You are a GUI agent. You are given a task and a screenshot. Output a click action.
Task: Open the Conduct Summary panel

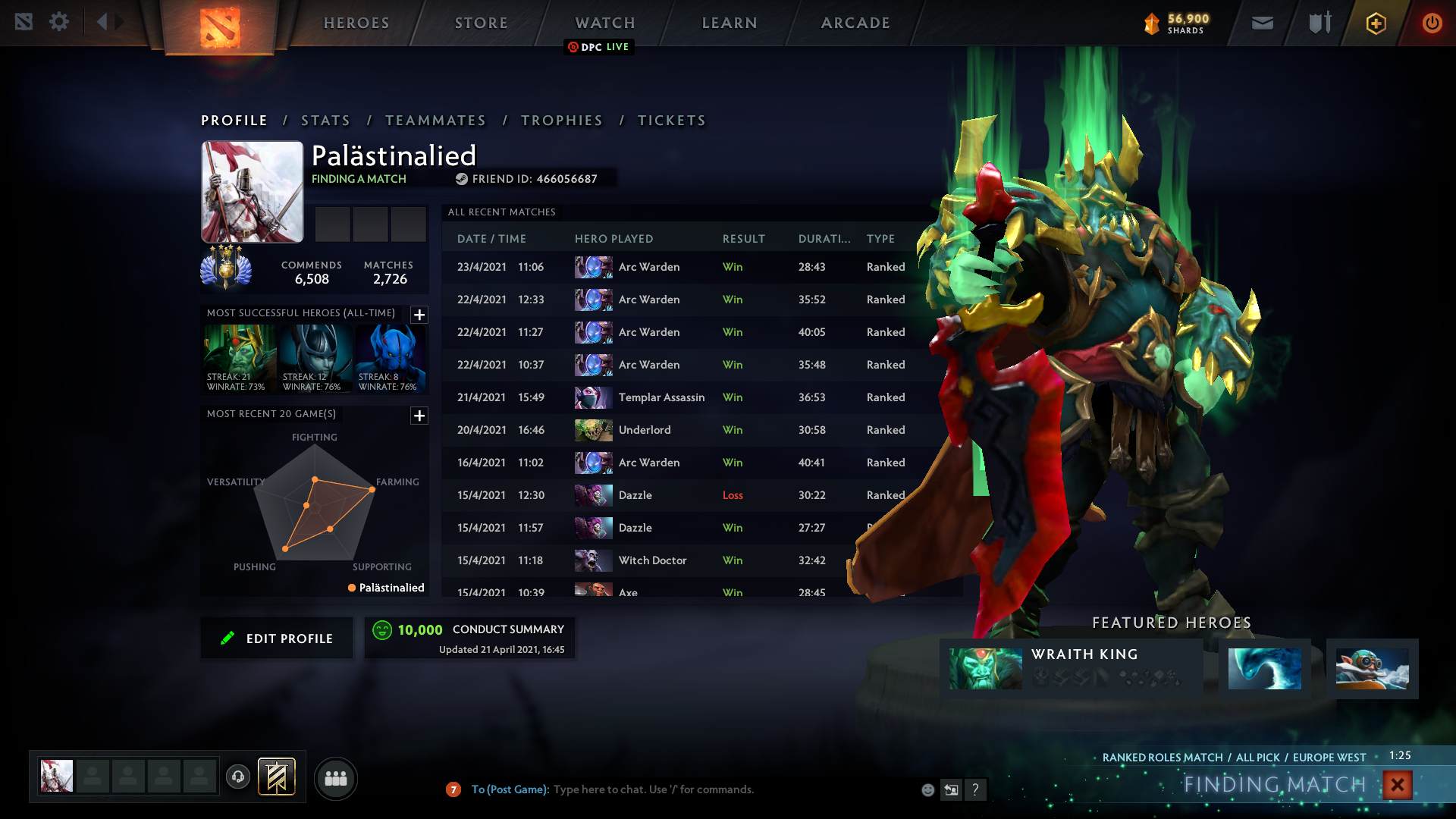tap(469, 638)
